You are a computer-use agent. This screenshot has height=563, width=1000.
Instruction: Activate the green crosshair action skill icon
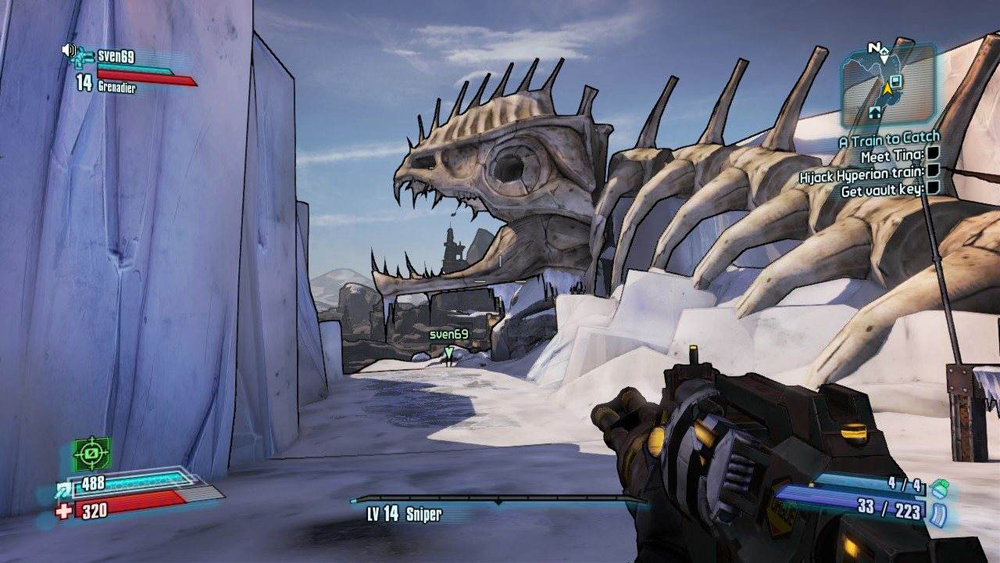tap(91, 453)
